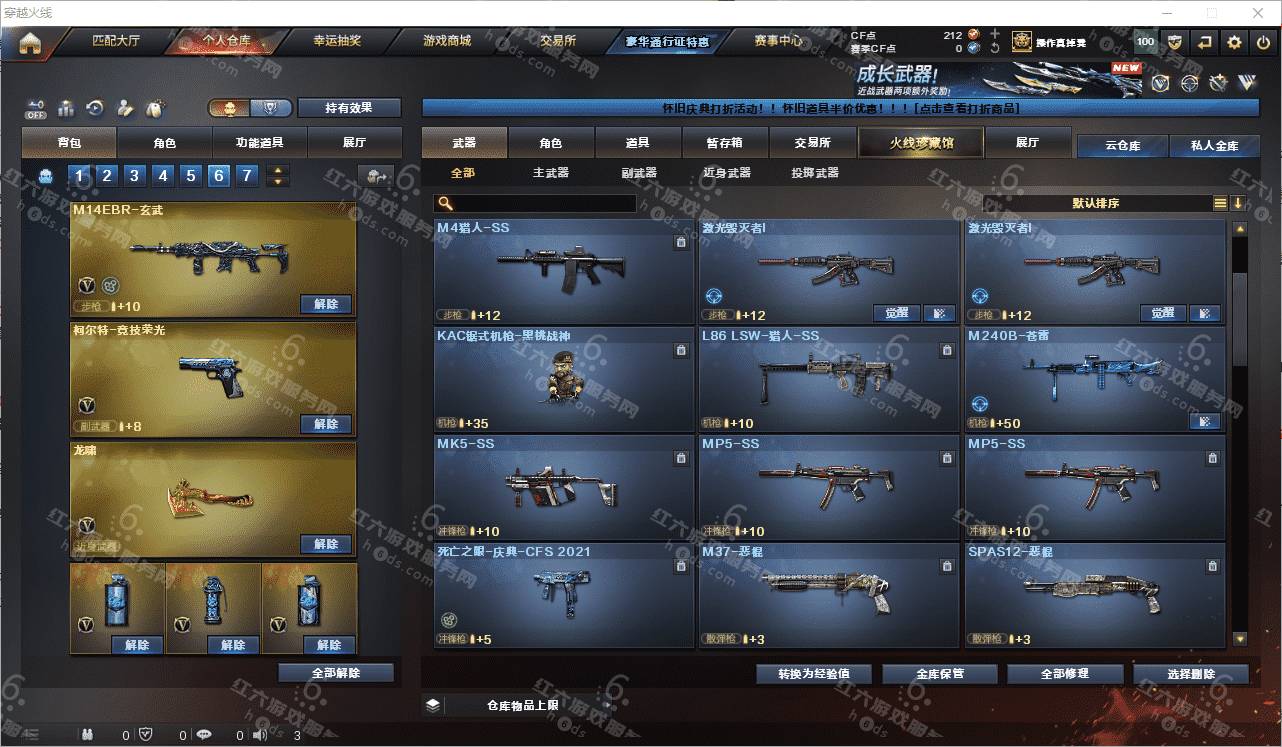
Task: Click the 全部修理 repair all button
Action: coord(1064,674)
